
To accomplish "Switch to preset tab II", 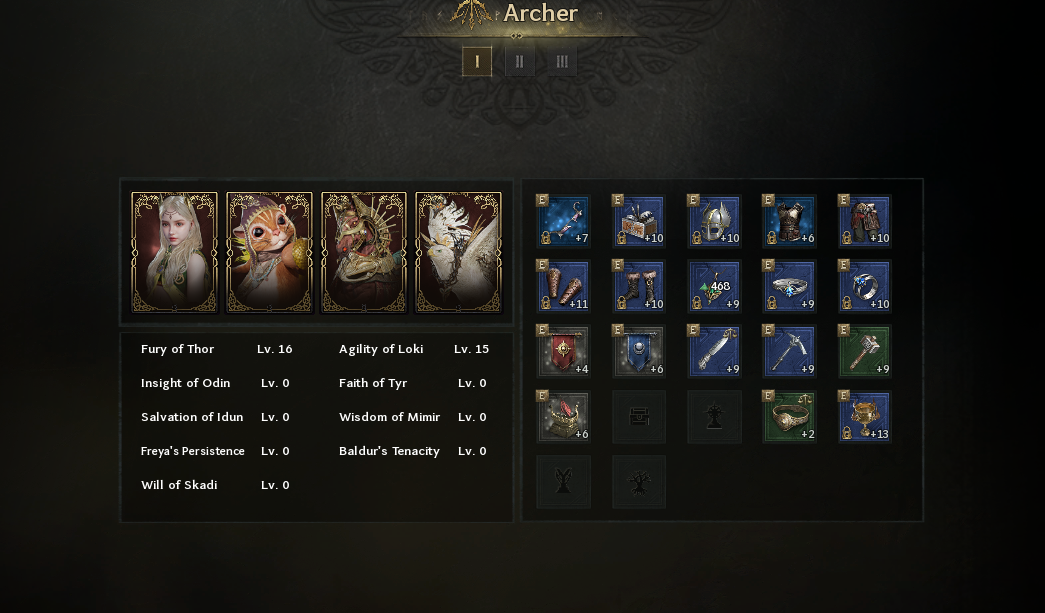I will pos(519,62).
